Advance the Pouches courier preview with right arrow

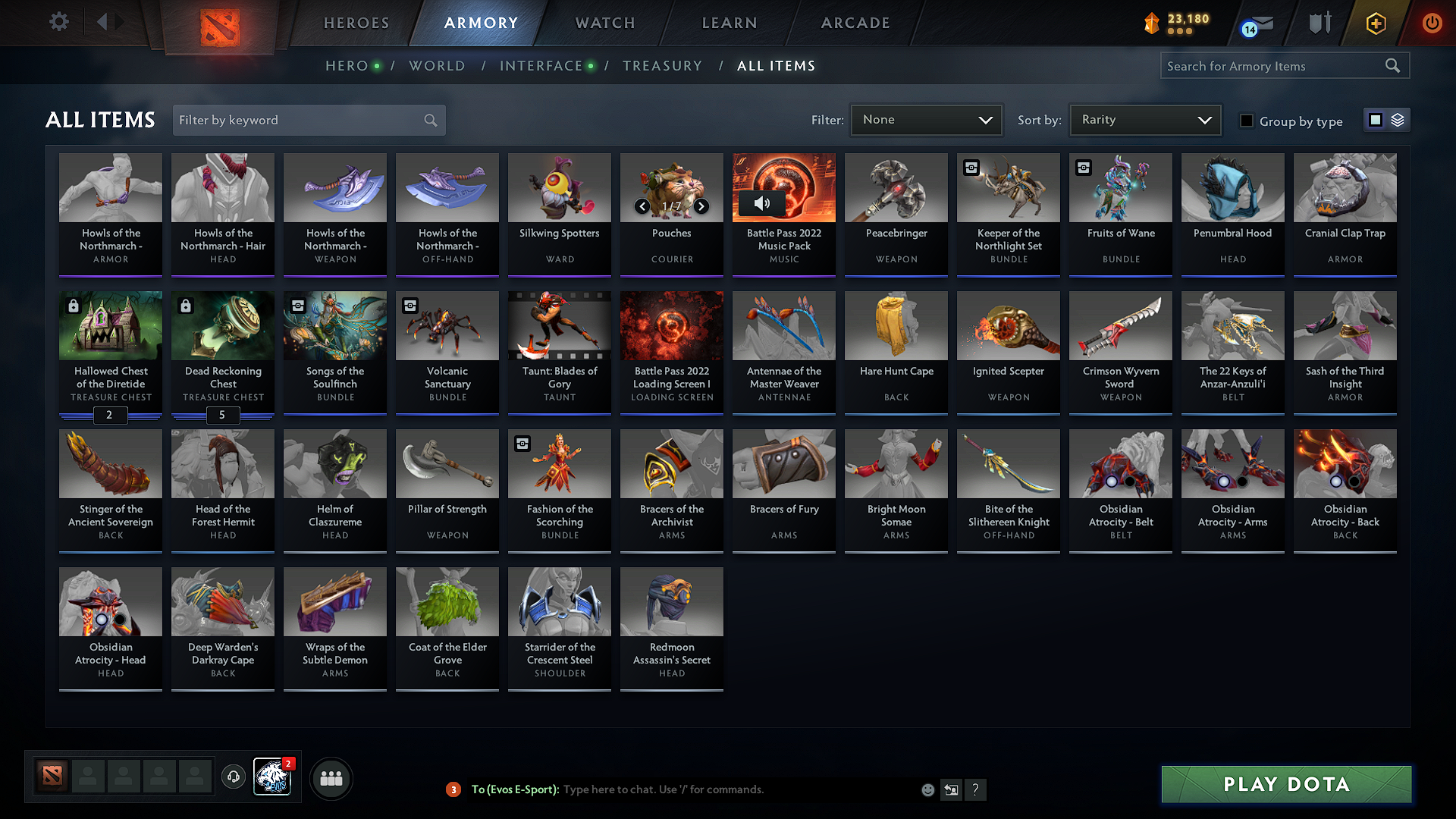tap(701, 206)
